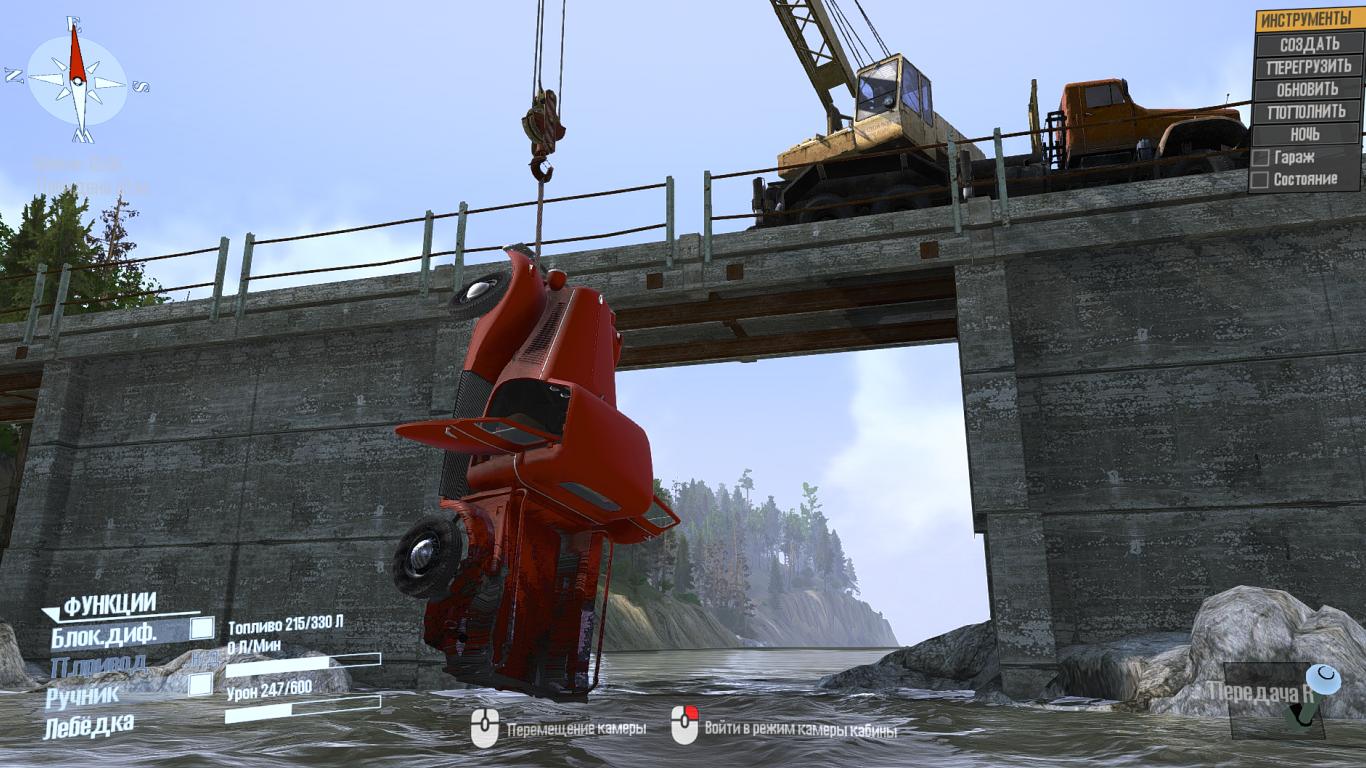
Task: Select the Лебёдка winch function
Action: pyautogui.click(x=89, y=725)
